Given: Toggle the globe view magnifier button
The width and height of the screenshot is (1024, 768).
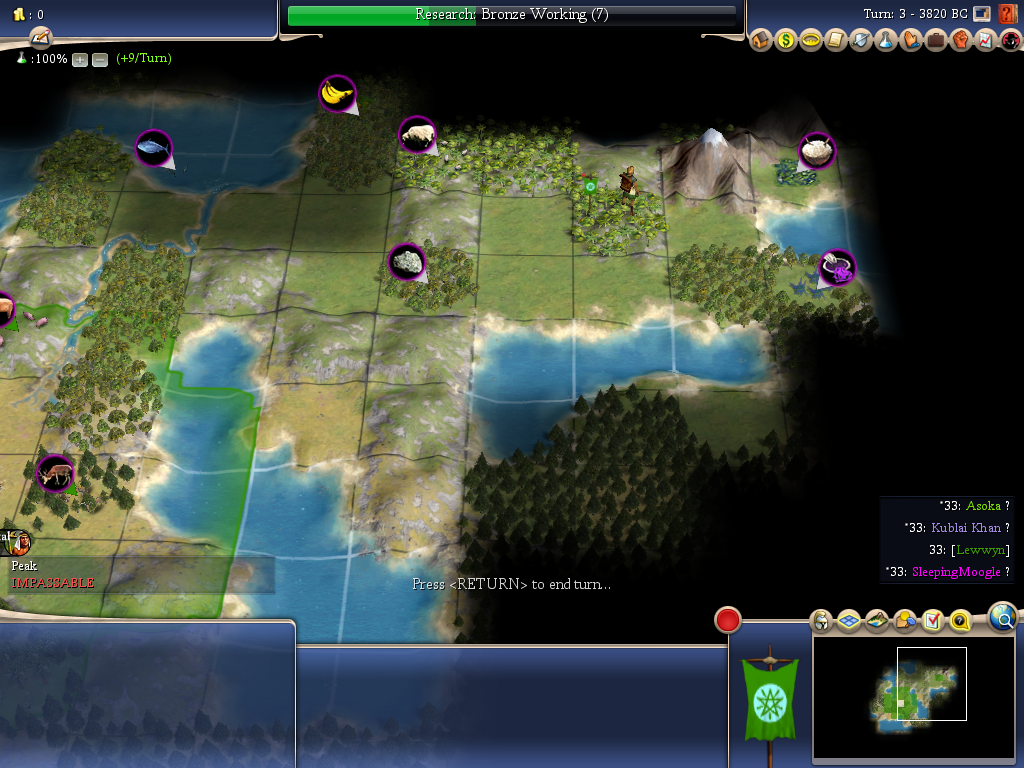Looking at the screenshot, I should click(x=1004, y=617).
